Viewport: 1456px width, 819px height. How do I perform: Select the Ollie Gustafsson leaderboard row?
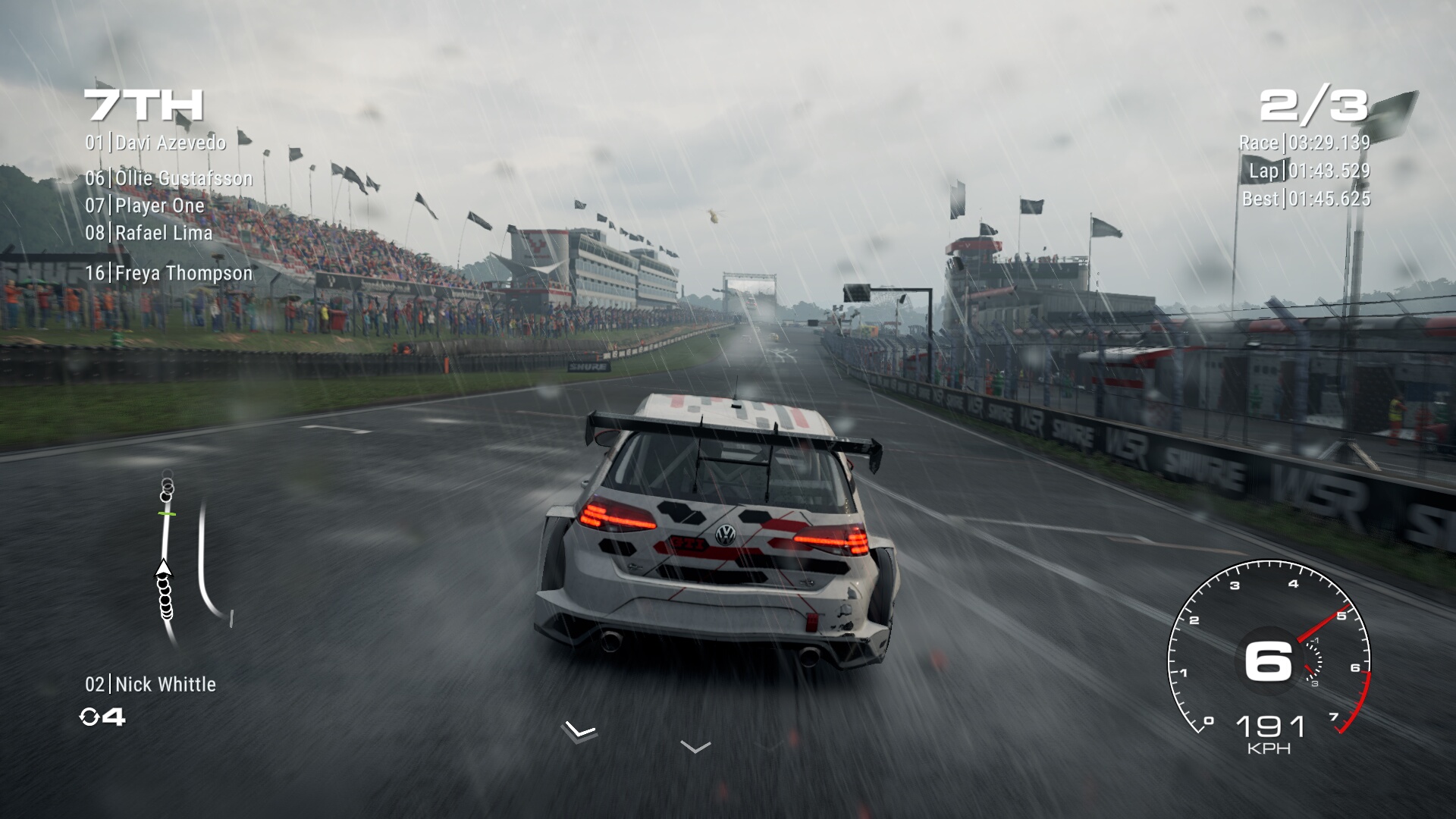tap(168, 178)
